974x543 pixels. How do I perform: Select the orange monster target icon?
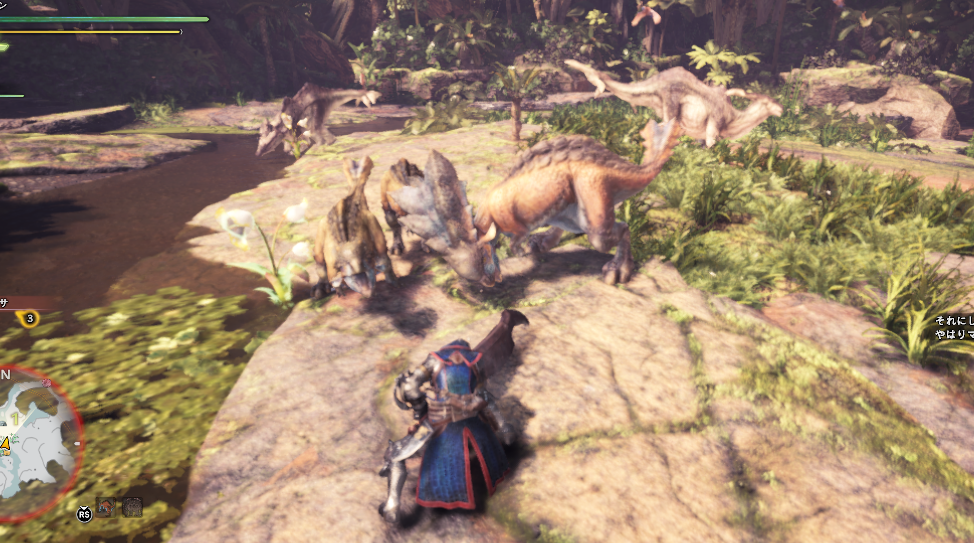point(105,506)
